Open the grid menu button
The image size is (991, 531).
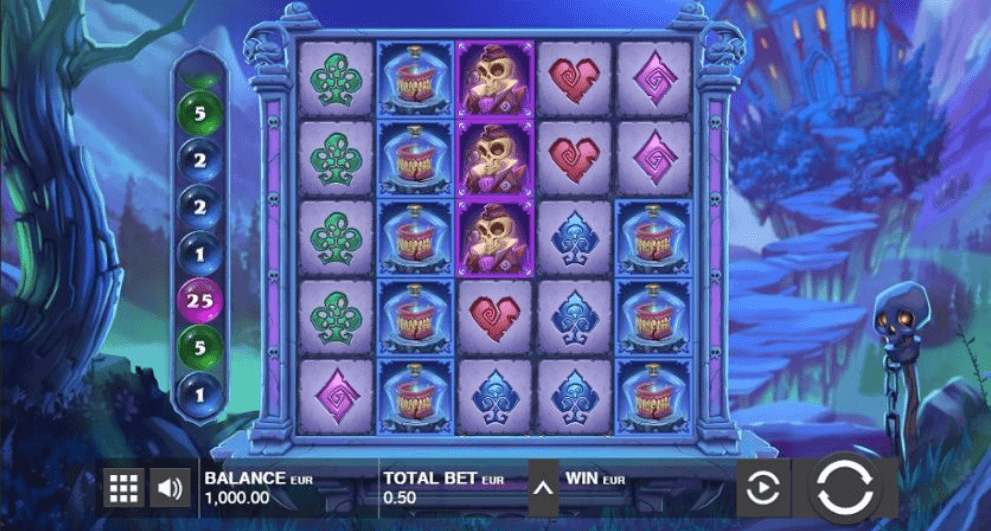[124, 488]
